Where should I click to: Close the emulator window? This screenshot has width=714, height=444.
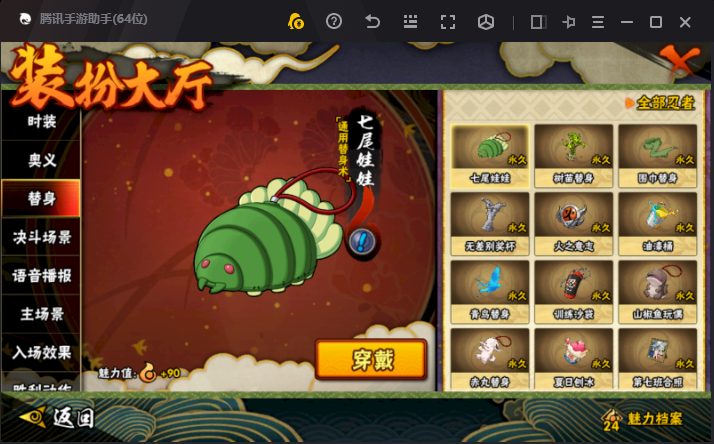[x=685, y=21]
